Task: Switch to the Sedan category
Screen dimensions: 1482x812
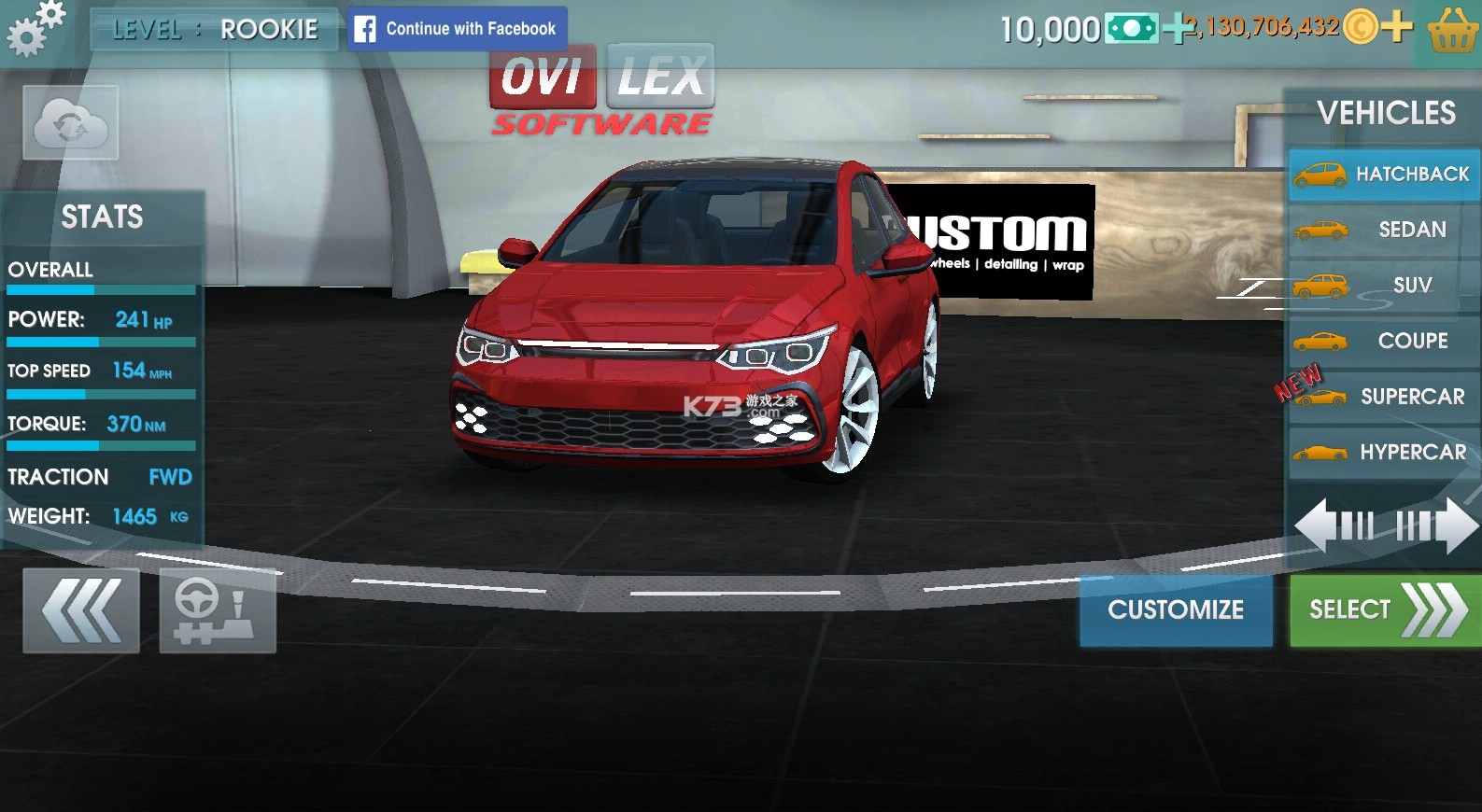Action: coord(1384,230)
